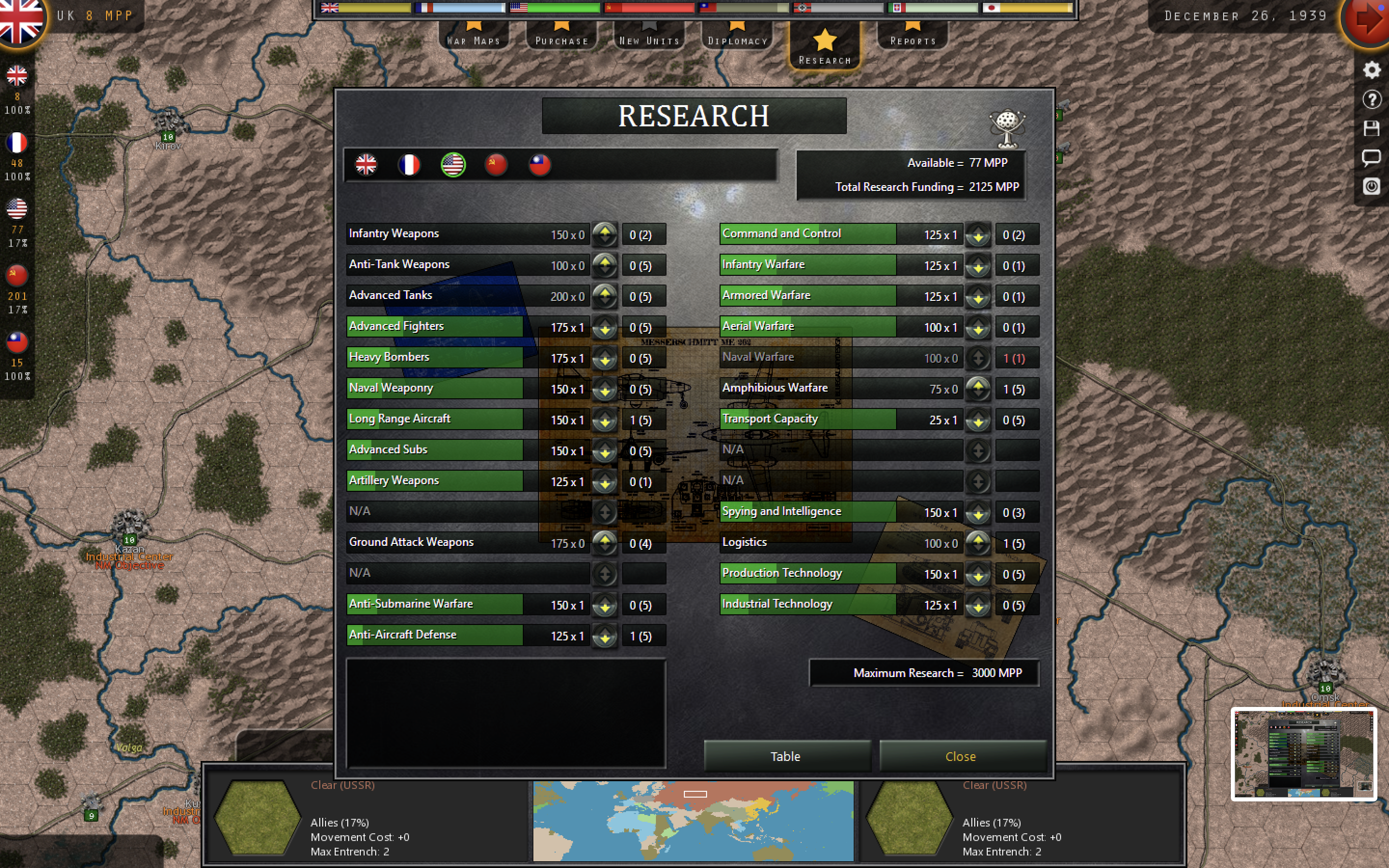Select the French flag in the research panel

(x=410, y=165)
